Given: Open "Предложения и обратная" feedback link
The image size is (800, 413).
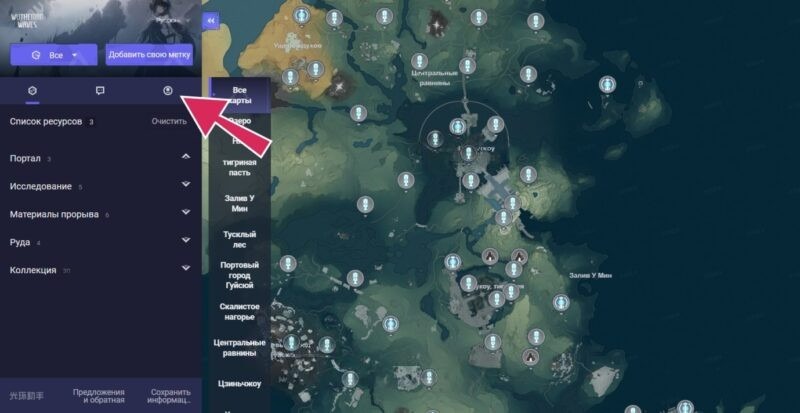Looking at the screenshot, I should point(99,396).
